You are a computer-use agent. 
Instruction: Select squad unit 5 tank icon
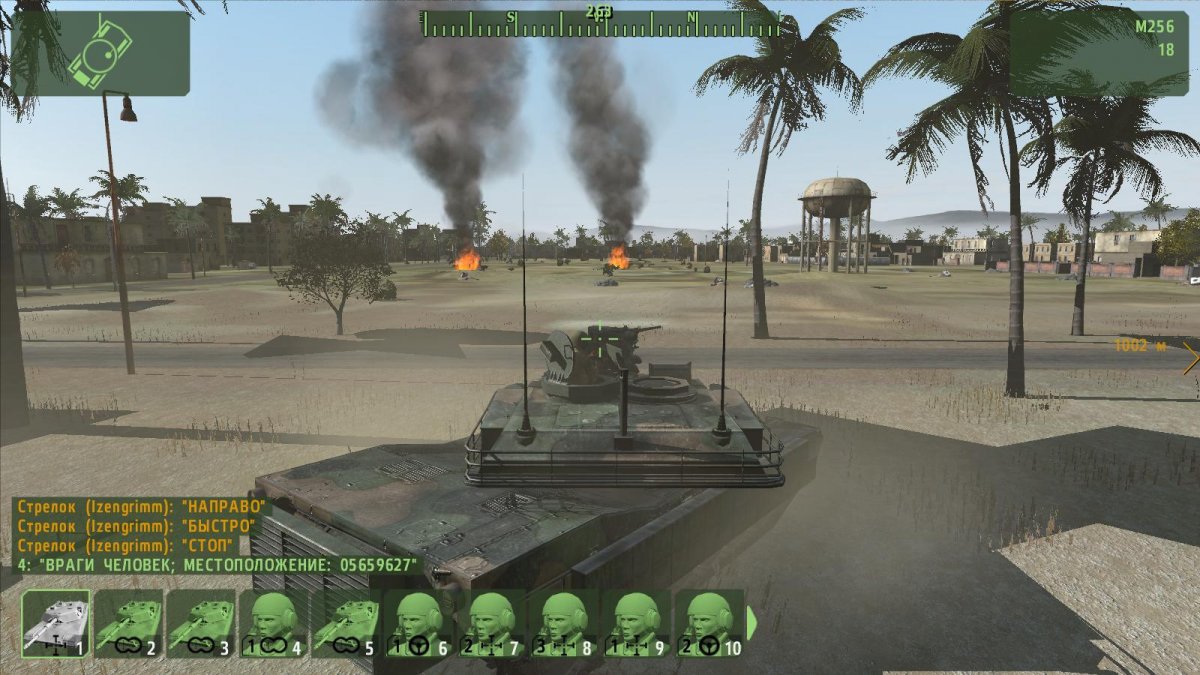tap(345, 623)
